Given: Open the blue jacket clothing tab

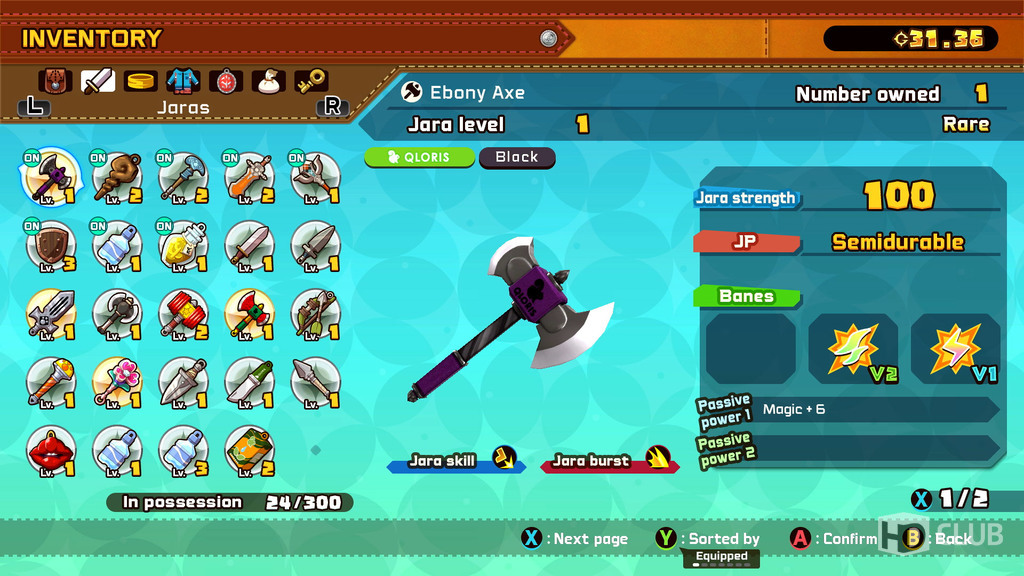Looking at the screenshot, I should (183, 80).
